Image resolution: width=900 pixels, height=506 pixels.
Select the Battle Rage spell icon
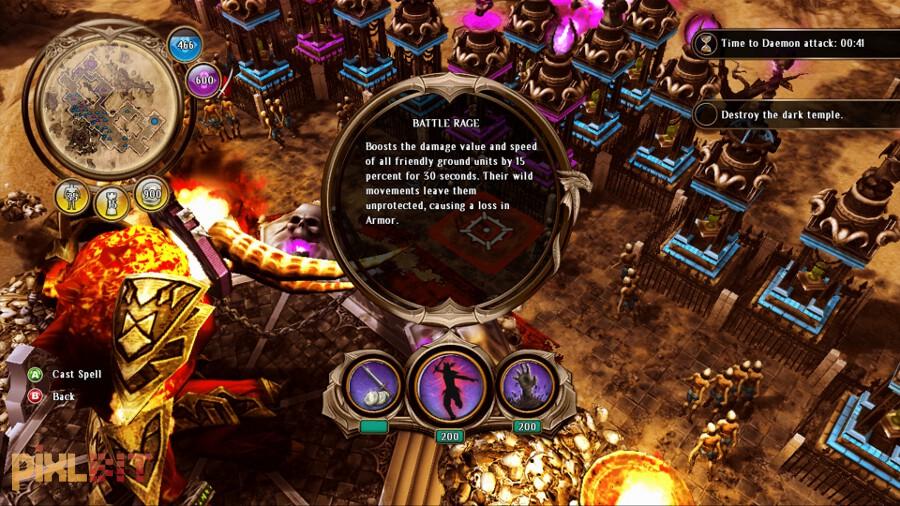pos(449,383)
